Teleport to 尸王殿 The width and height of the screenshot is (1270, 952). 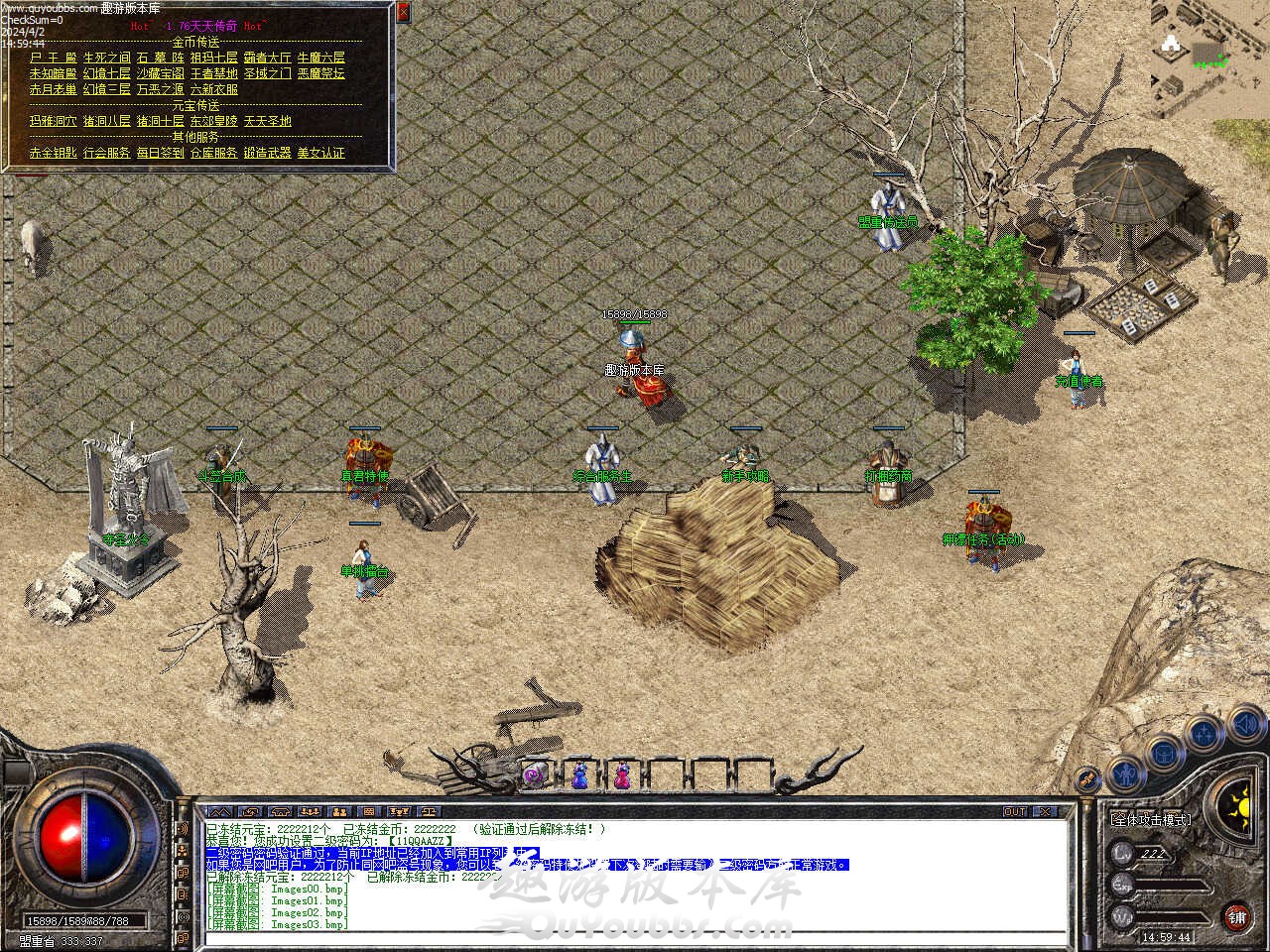(53, 58)
